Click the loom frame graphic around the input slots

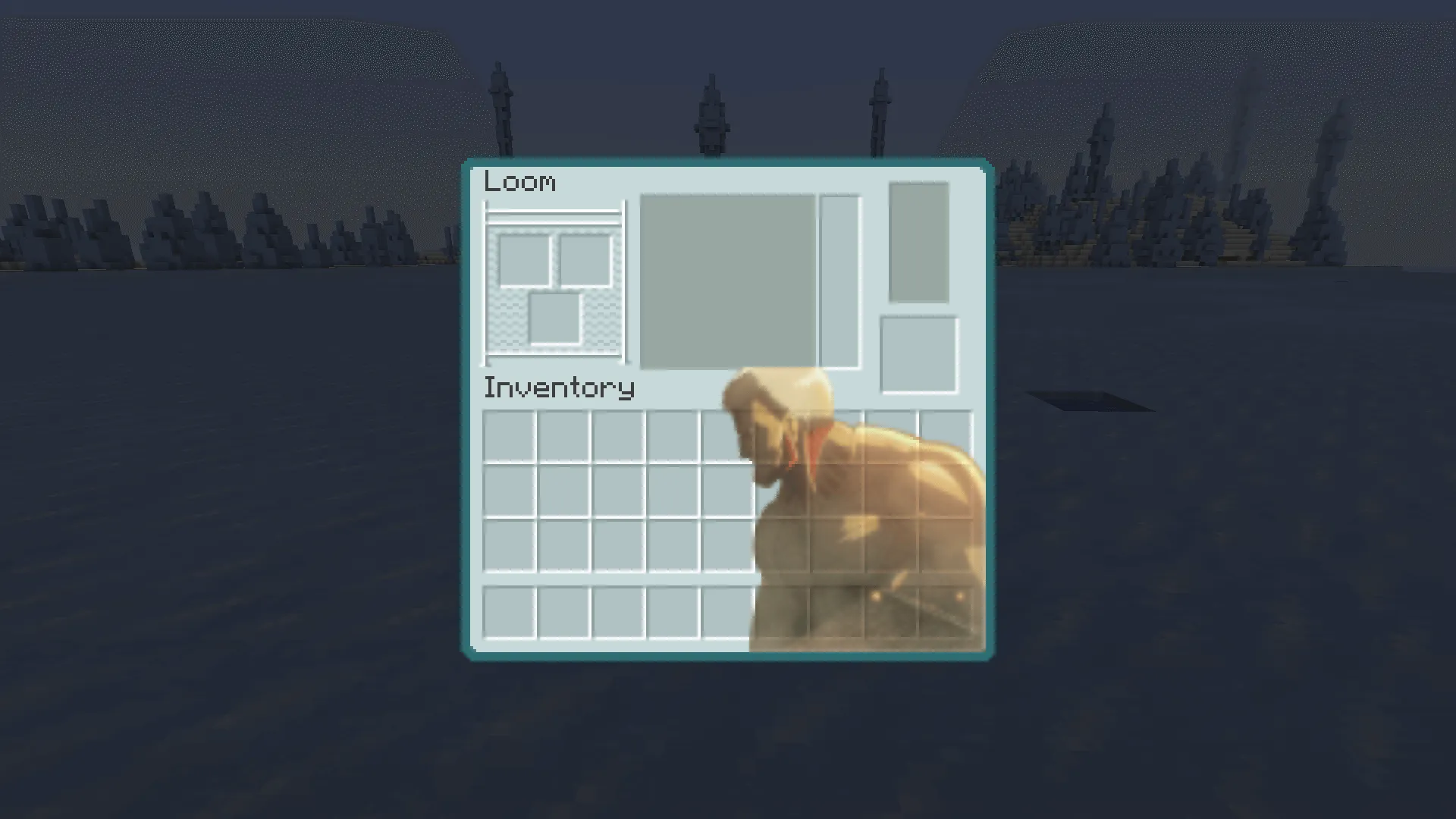point(554,212)
